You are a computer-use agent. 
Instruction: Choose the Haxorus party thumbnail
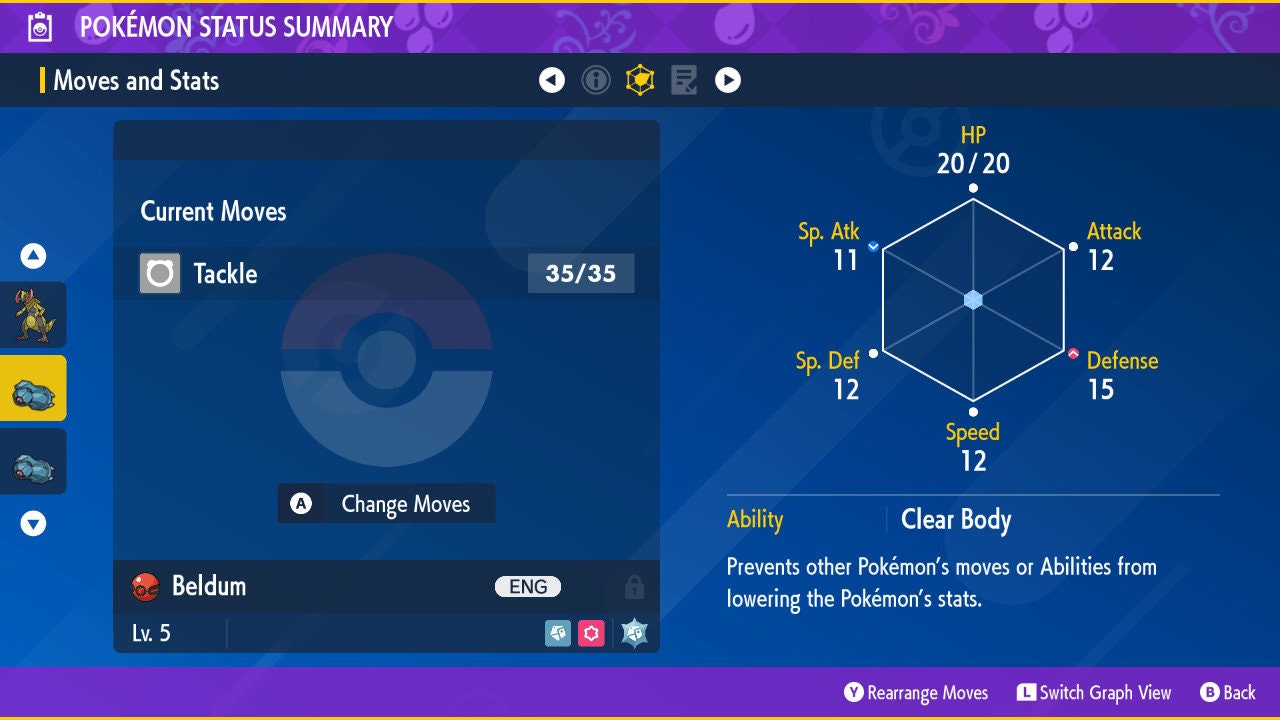(x=34, y=315)
